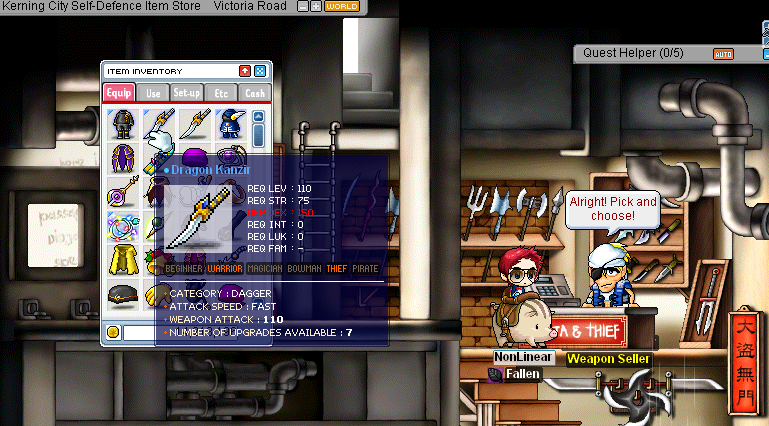Click the meso coin button in inventory
769x426 pixels.
point(113,331)
